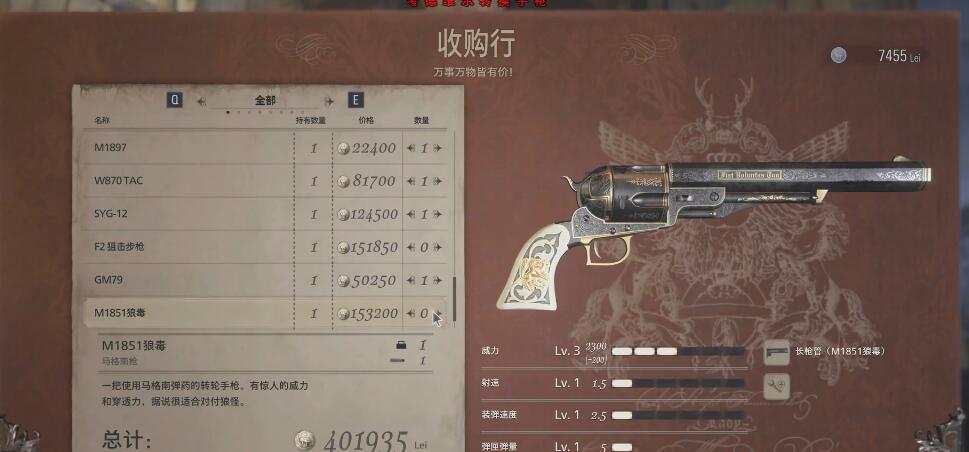Select the M1851狼毒 row
The image size is (969, 452).
190,313
